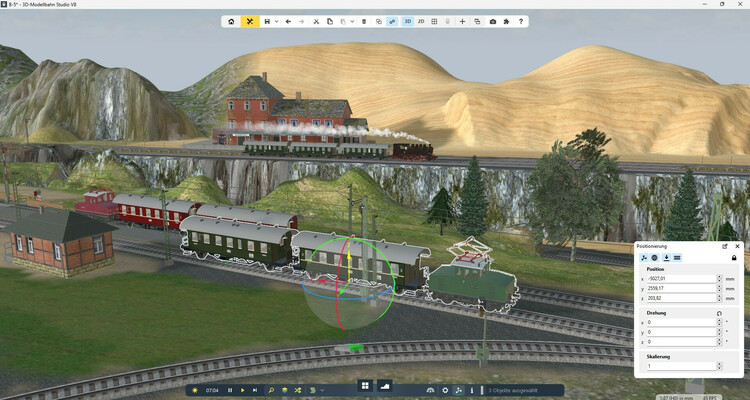Open the camera screenshot tool
Image resolution: width=750 pixels, height=400 pixels.
(492, 21)
